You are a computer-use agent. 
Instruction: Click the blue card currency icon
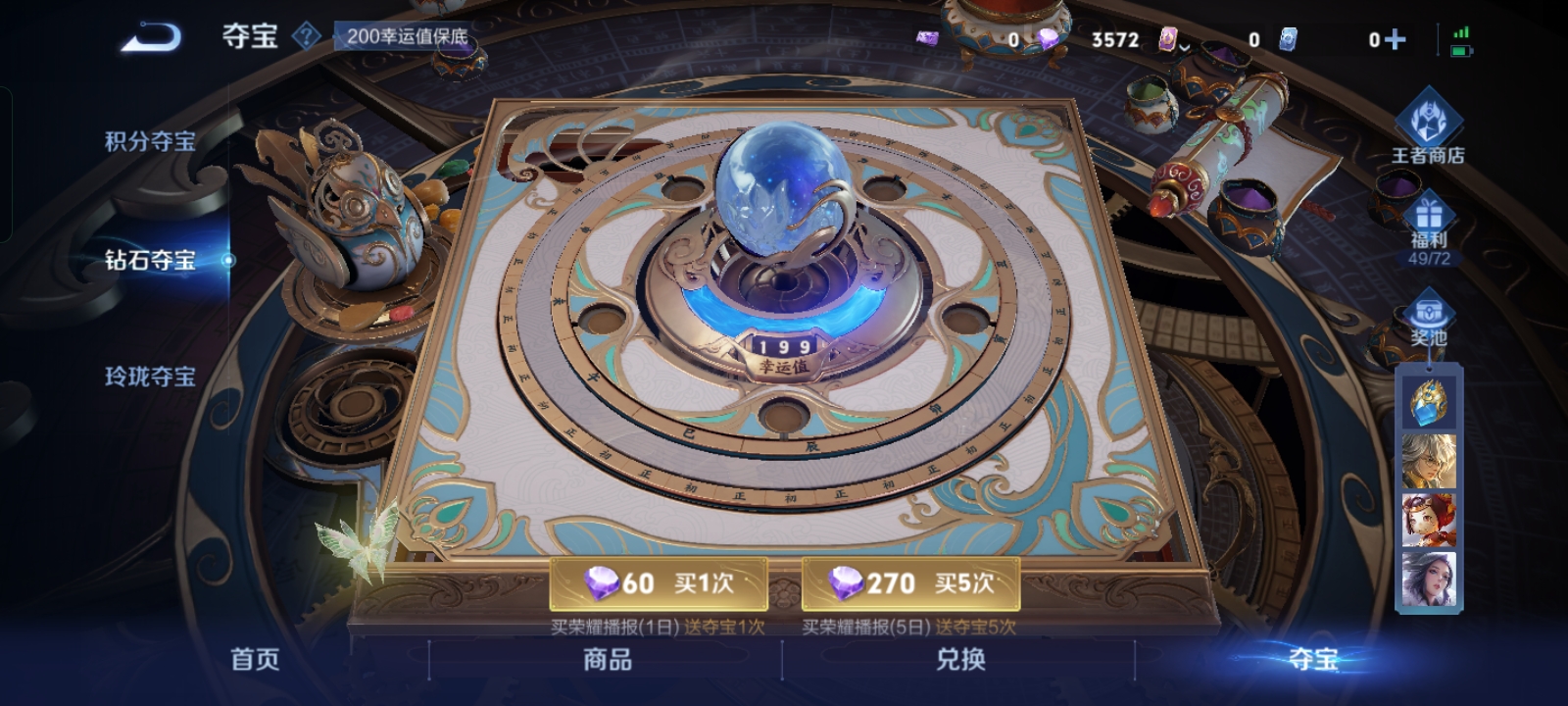coord(1286,40)
